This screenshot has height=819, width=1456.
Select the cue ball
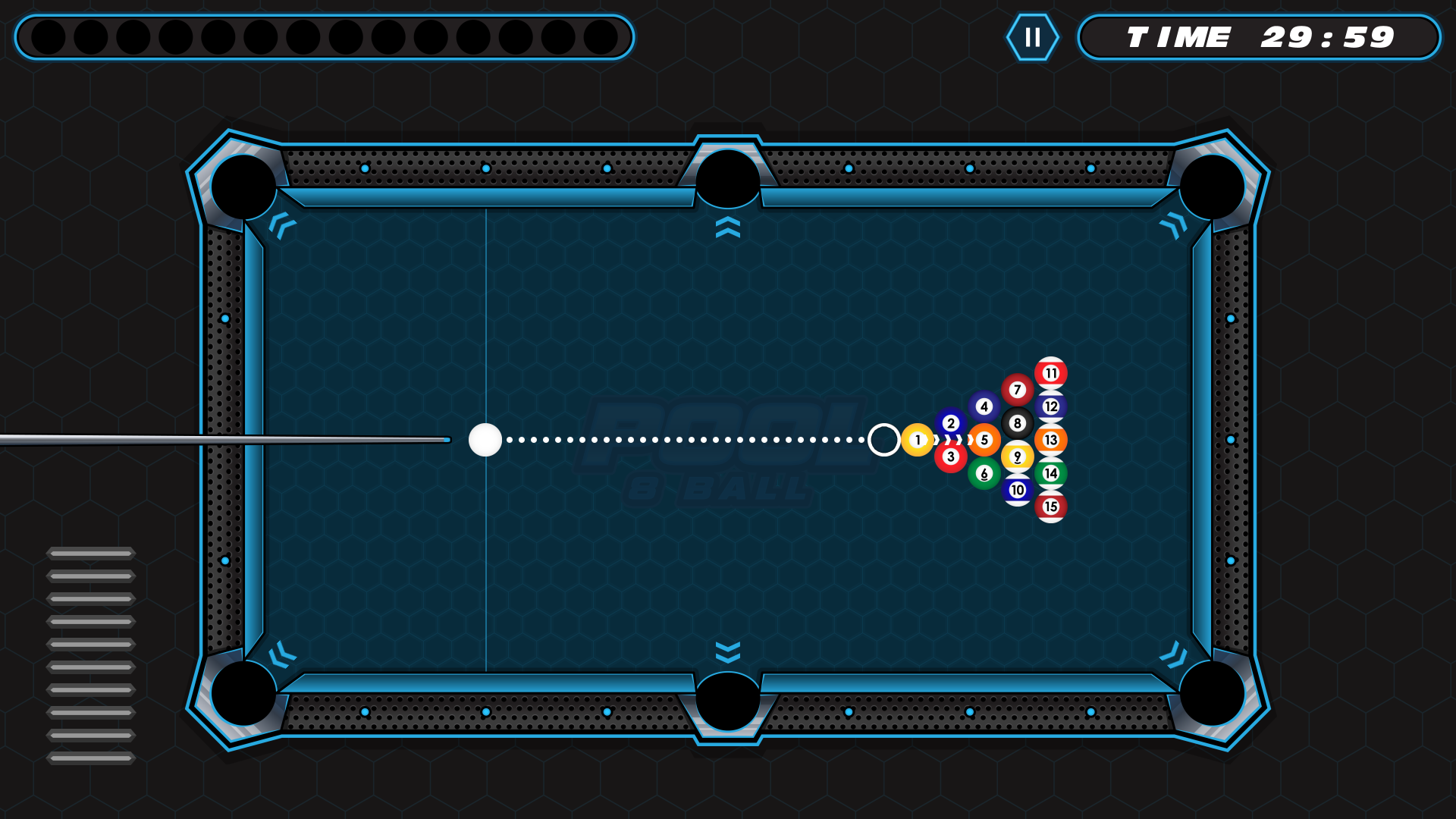pos(485,440)
